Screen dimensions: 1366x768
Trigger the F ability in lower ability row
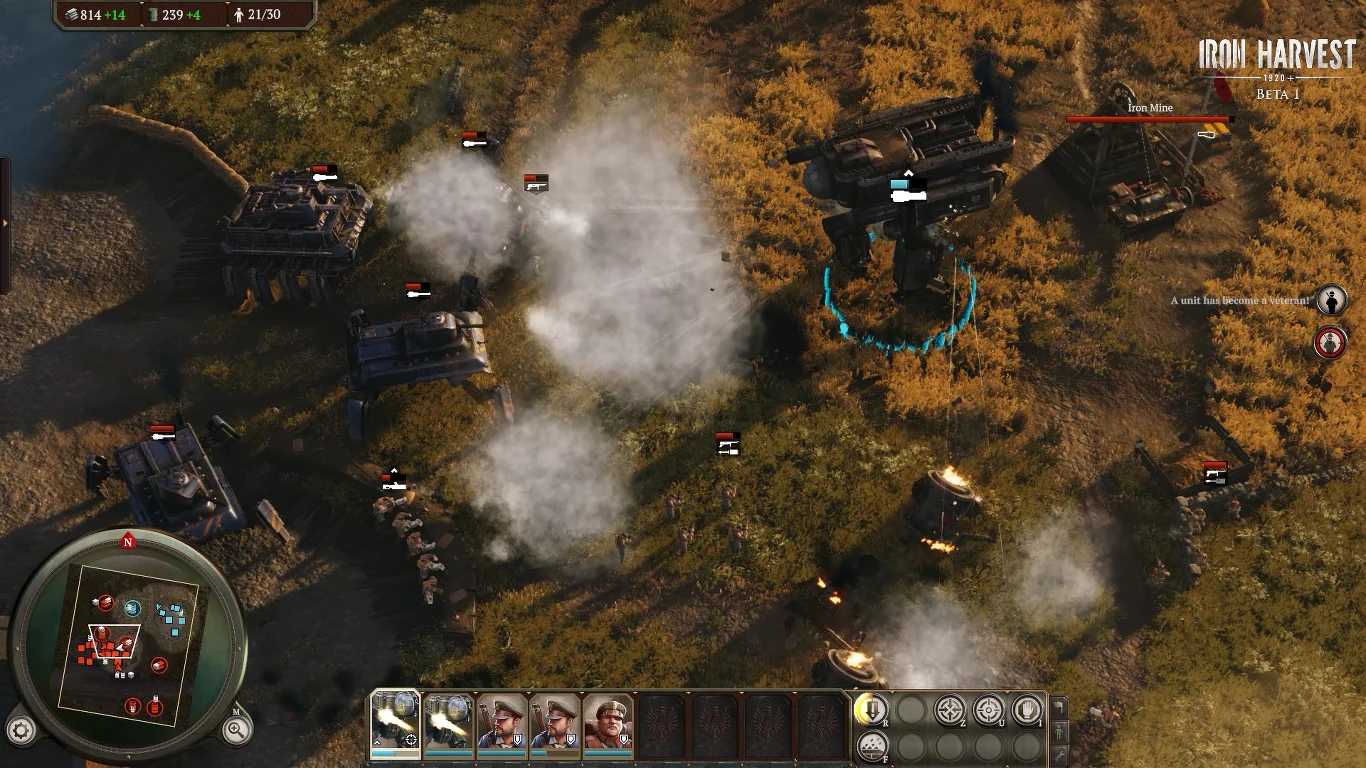[874, 745]
